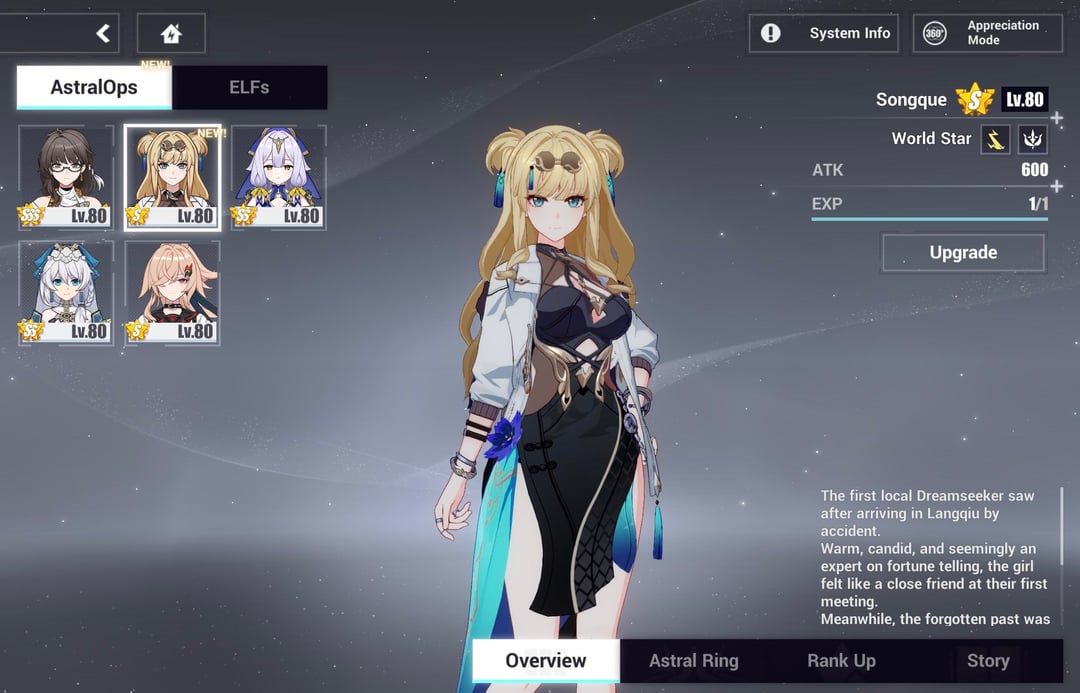Click the yellow World Star type icon
This screenshot has width=1080, height=693.
(995, 139)
